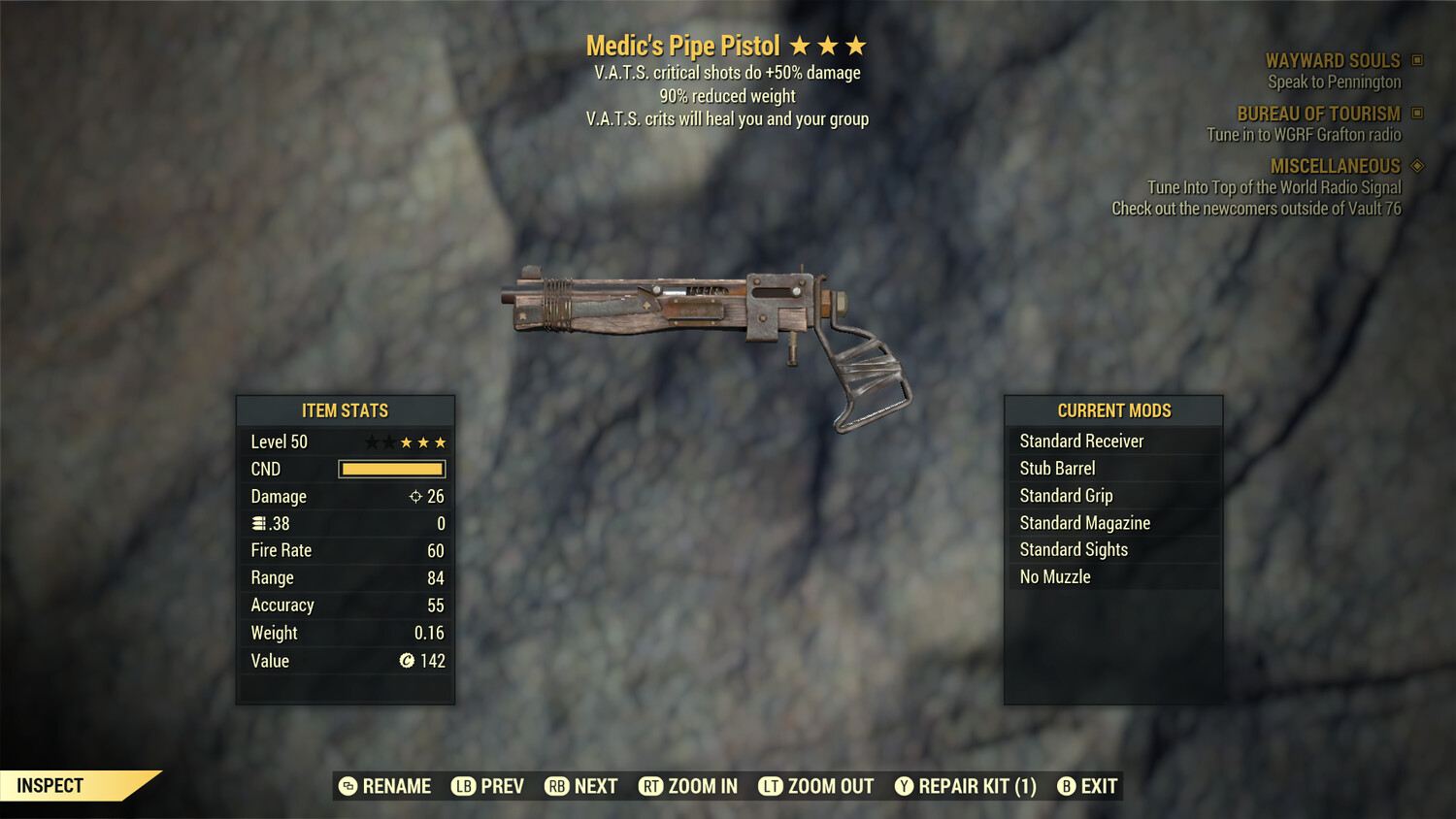
Task: Toggle the star rating on Level 50 row
Action: click(x=405, y=442)
